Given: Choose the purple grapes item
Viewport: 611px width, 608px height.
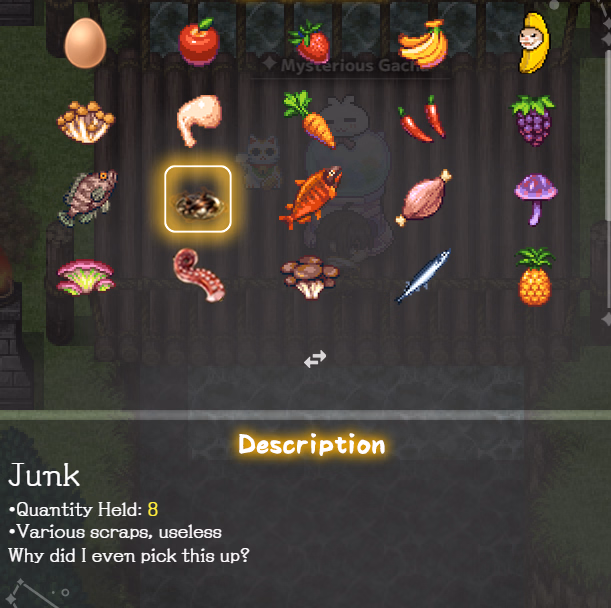Looking at the screenshot, I should point(533,120).
